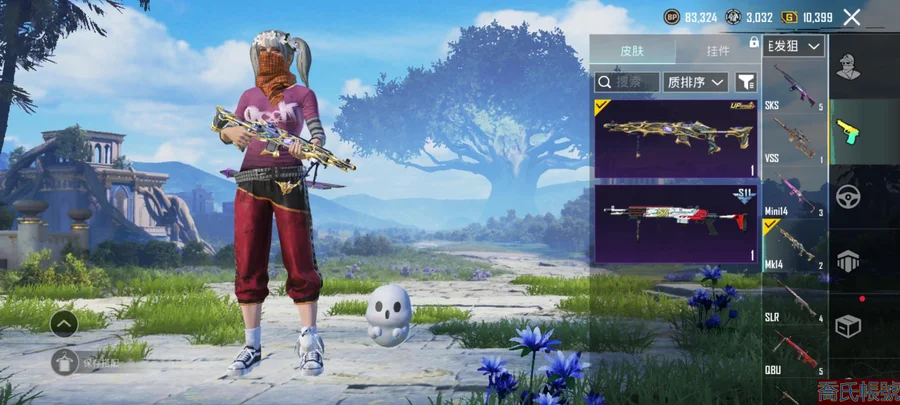Open the quality sort order dropdown

click(x=696, y=82)
